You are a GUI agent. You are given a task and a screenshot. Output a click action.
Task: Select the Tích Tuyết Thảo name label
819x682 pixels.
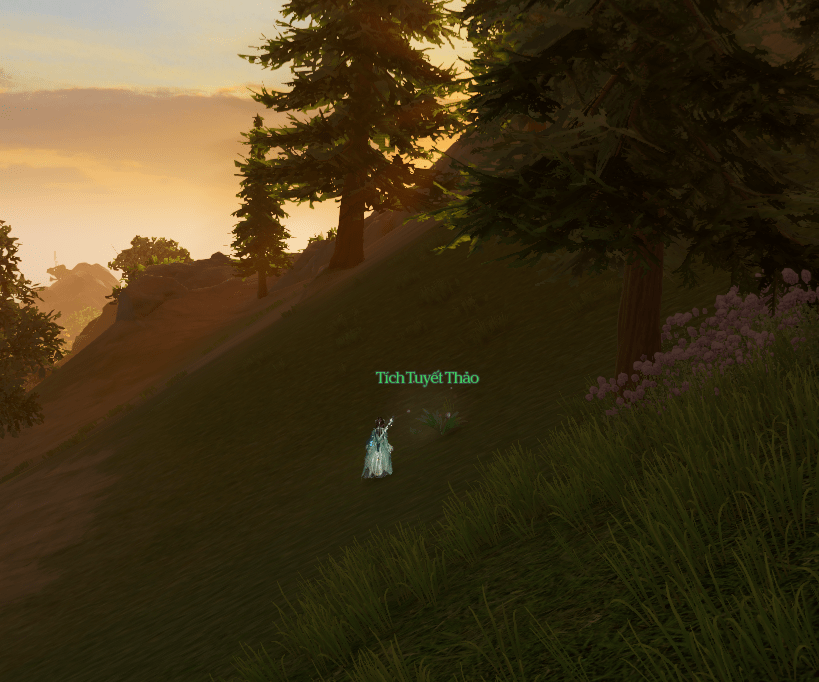pos(427,378)
